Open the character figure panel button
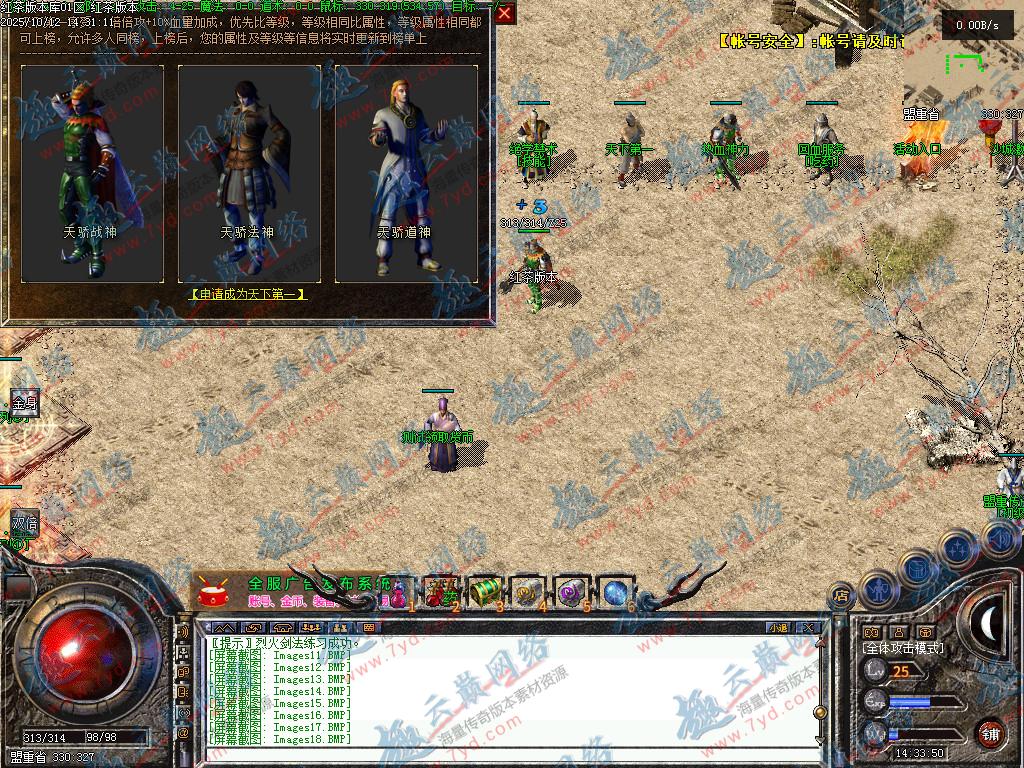Viewport: 1024px width, 768px height. click(877, 588)
